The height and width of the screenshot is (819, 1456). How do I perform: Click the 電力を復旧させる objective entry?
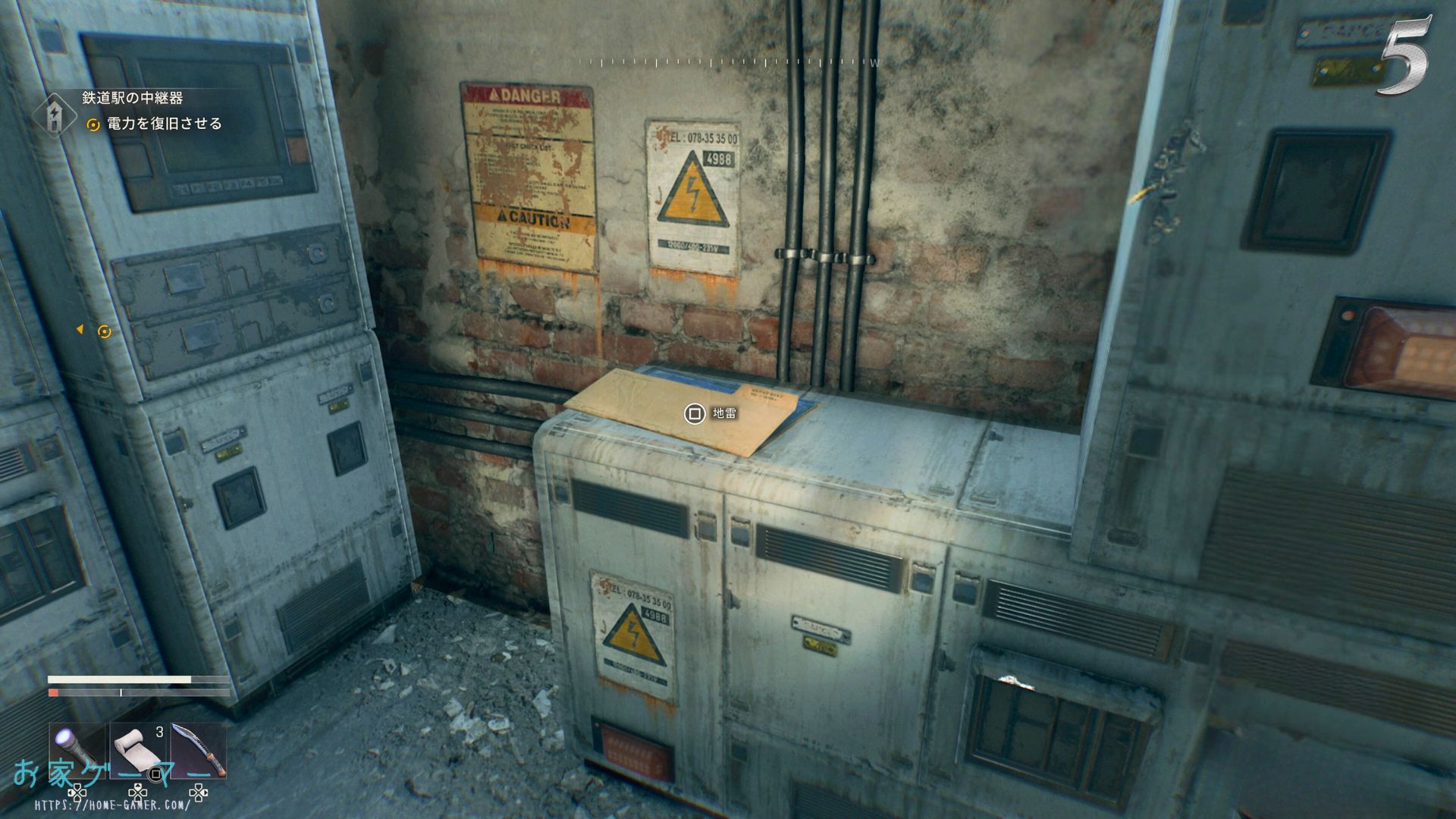164,124
